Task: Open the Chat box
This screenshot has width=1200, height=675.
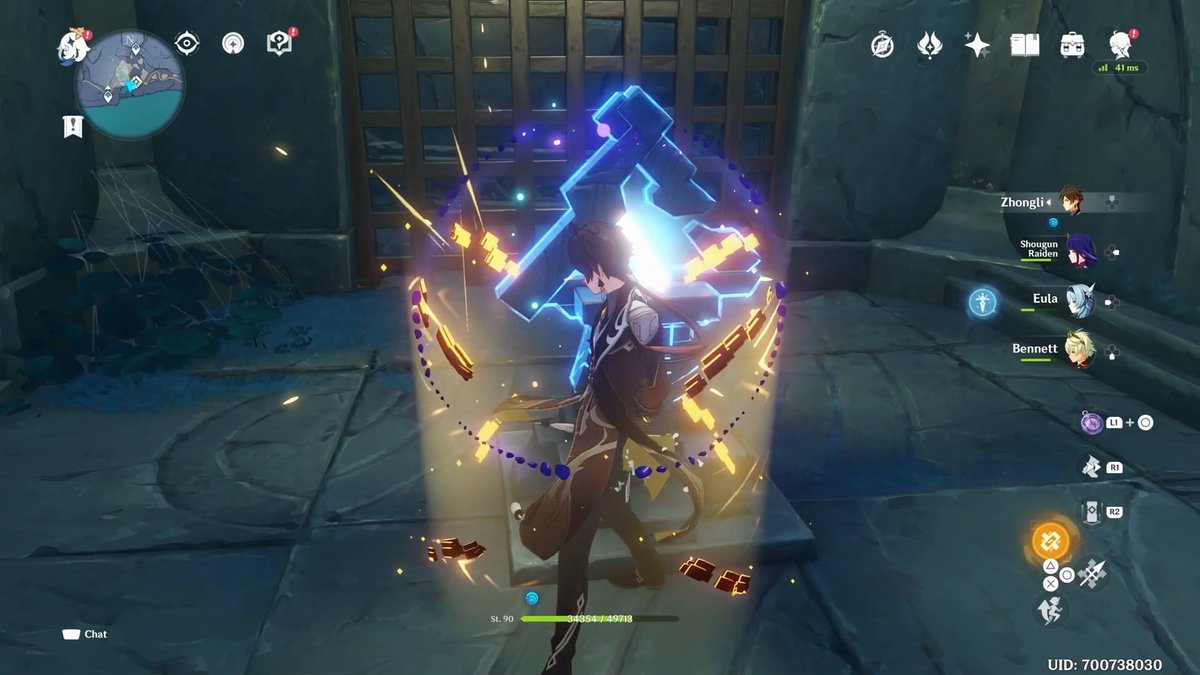Action: (86, 634)
